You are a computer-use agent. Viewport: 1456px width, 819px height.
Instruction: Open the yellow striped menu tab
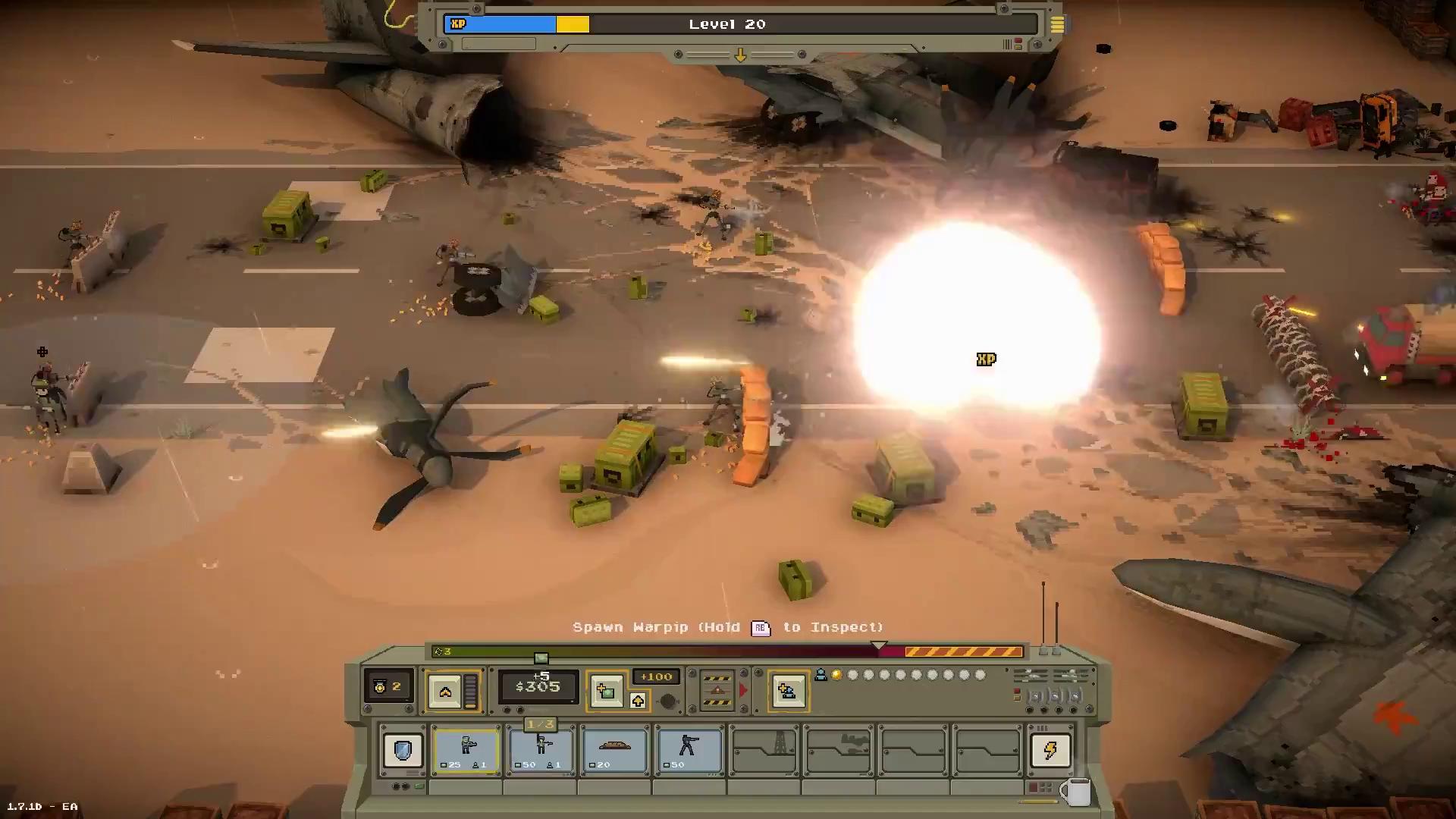[x=1057, y=25]
